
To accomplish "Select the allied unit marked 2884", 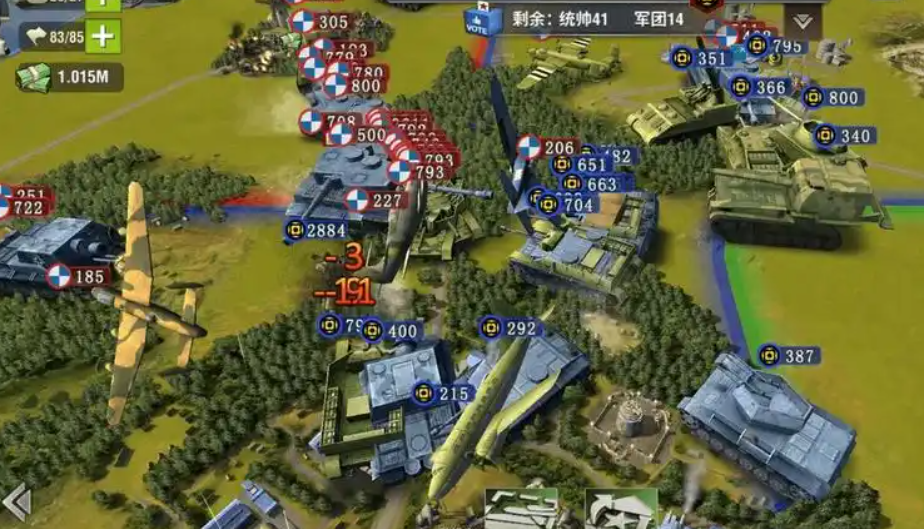I will tap(315, 231).
